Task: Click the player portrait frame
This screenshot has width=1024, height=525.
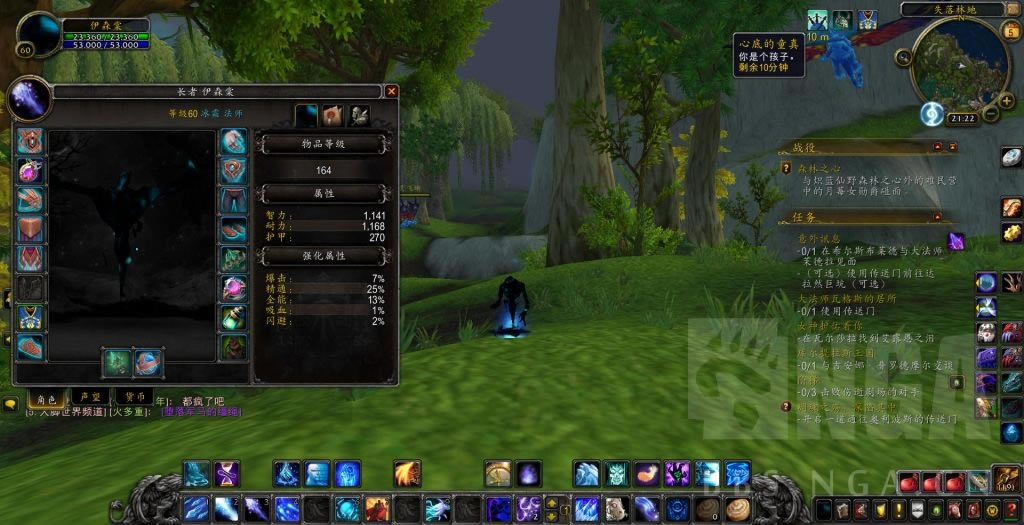Action: (x=39, y=35)
